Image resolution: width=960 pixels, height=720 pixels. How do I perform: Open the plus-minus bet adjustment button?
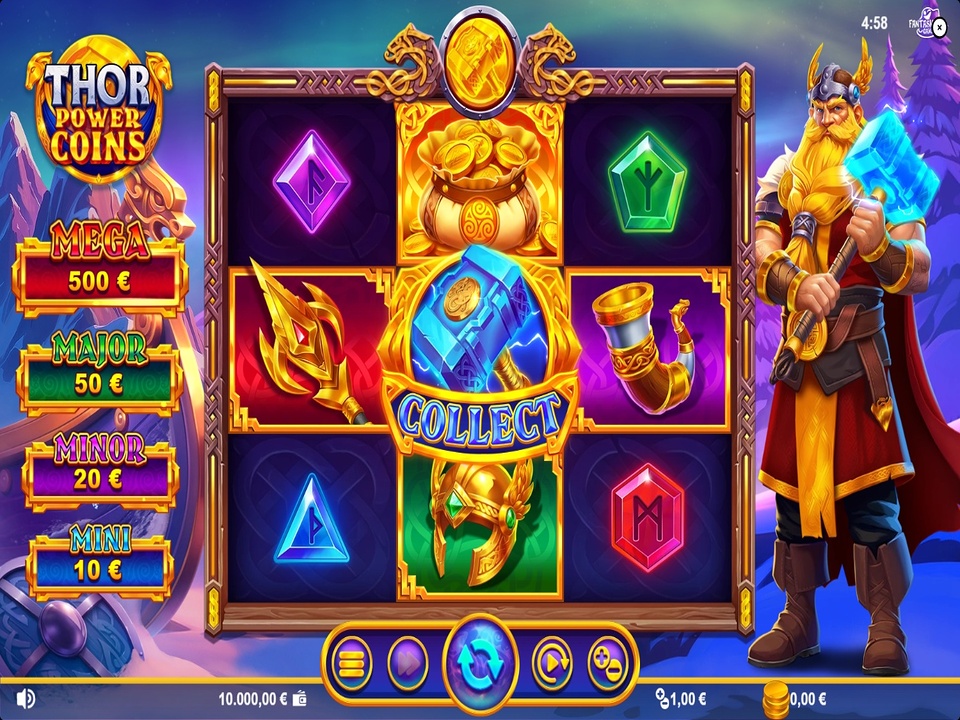pos(607,662)
